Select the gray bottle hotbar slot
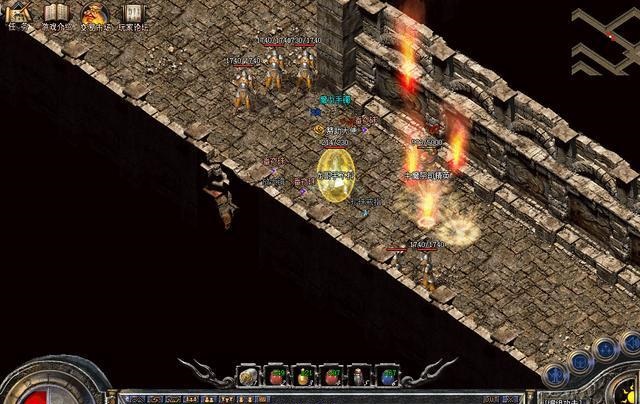Image resolution: width=640 pixels, height=404 pixels. [x=358, y=377]
